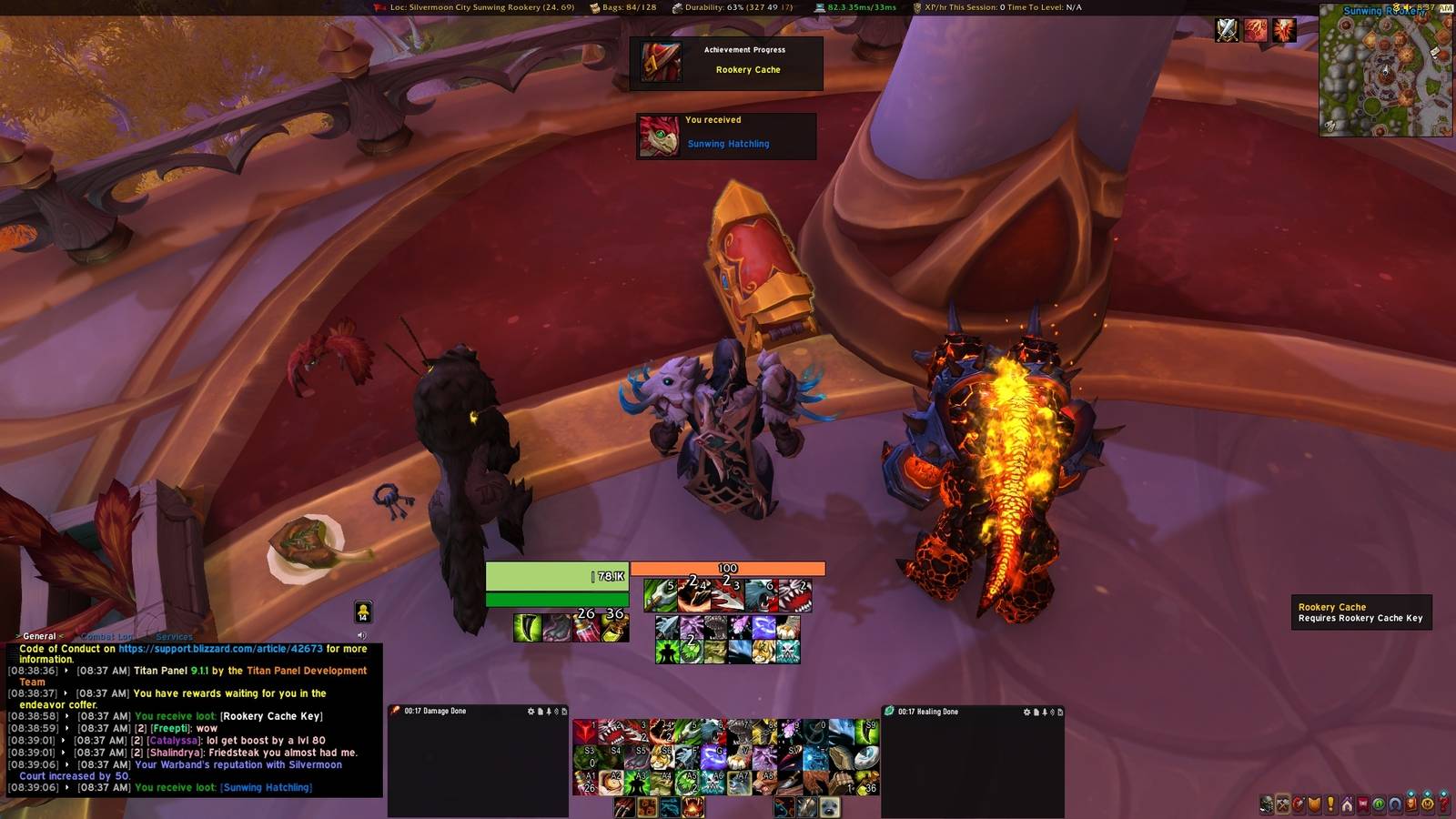Open Damage Done window settings gear

(531, 712)
